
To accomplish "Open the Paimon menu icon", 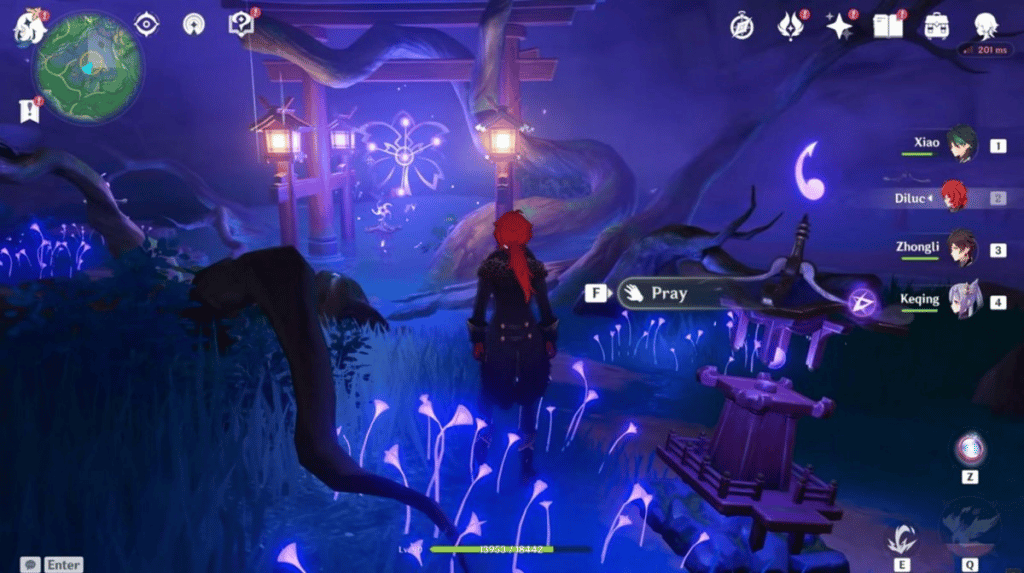I will pyautogui.click(x=30, y=27).
